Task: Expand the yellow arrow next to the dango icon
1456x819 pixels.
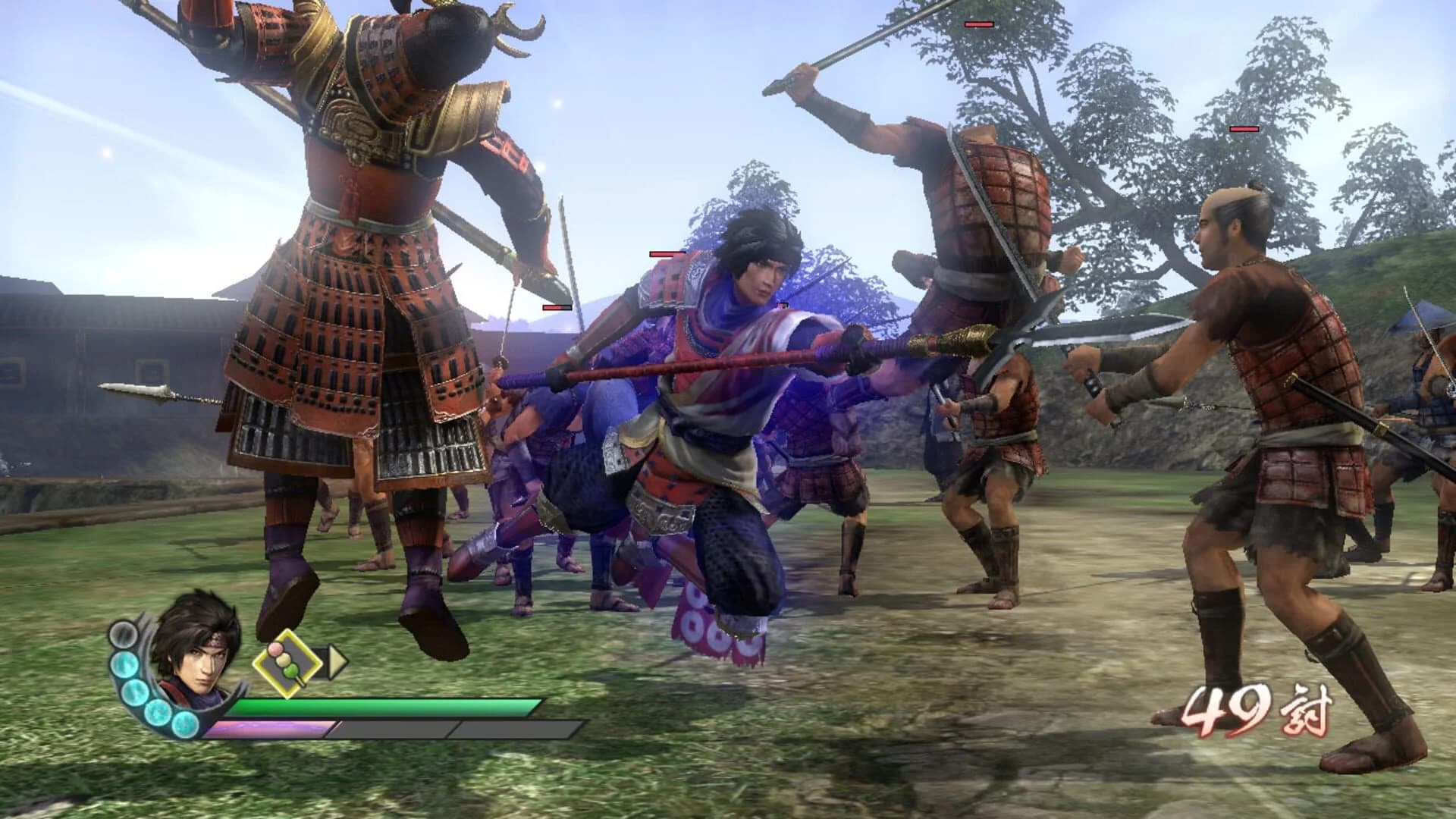Action: [x=337, y=661]
